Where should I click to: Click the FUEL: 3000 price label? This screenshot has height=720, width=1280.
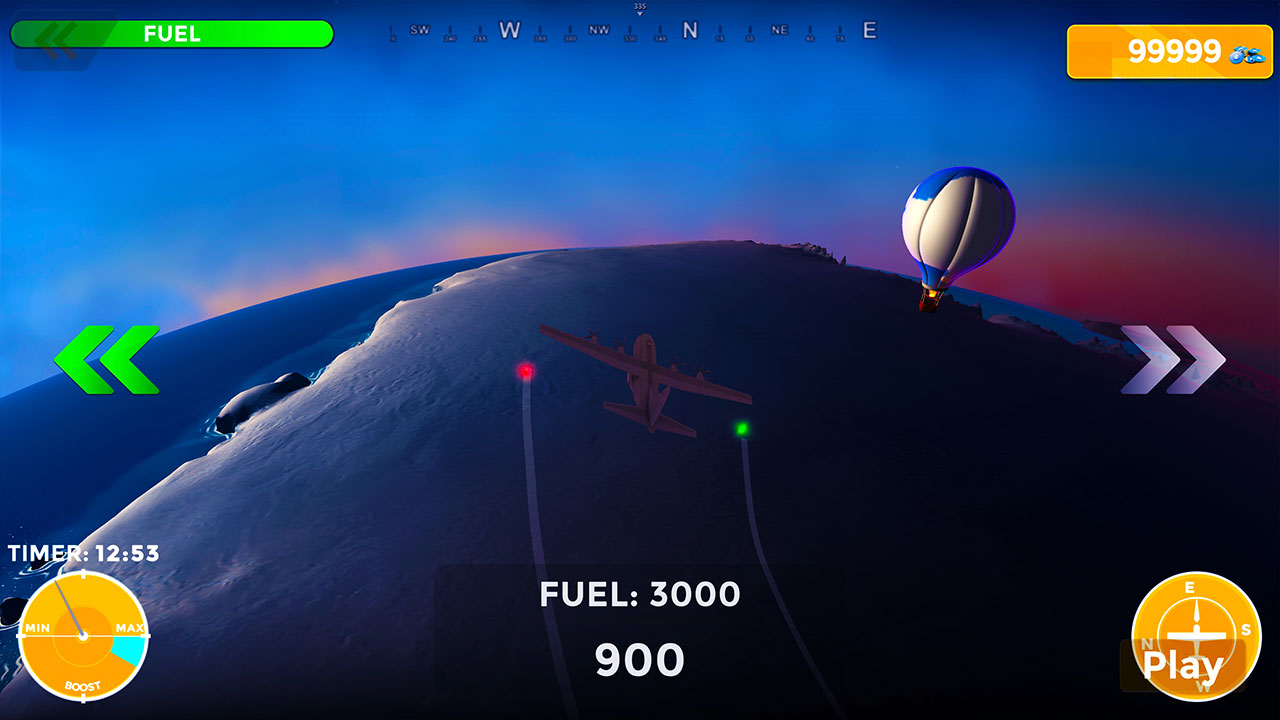point(640,594)
